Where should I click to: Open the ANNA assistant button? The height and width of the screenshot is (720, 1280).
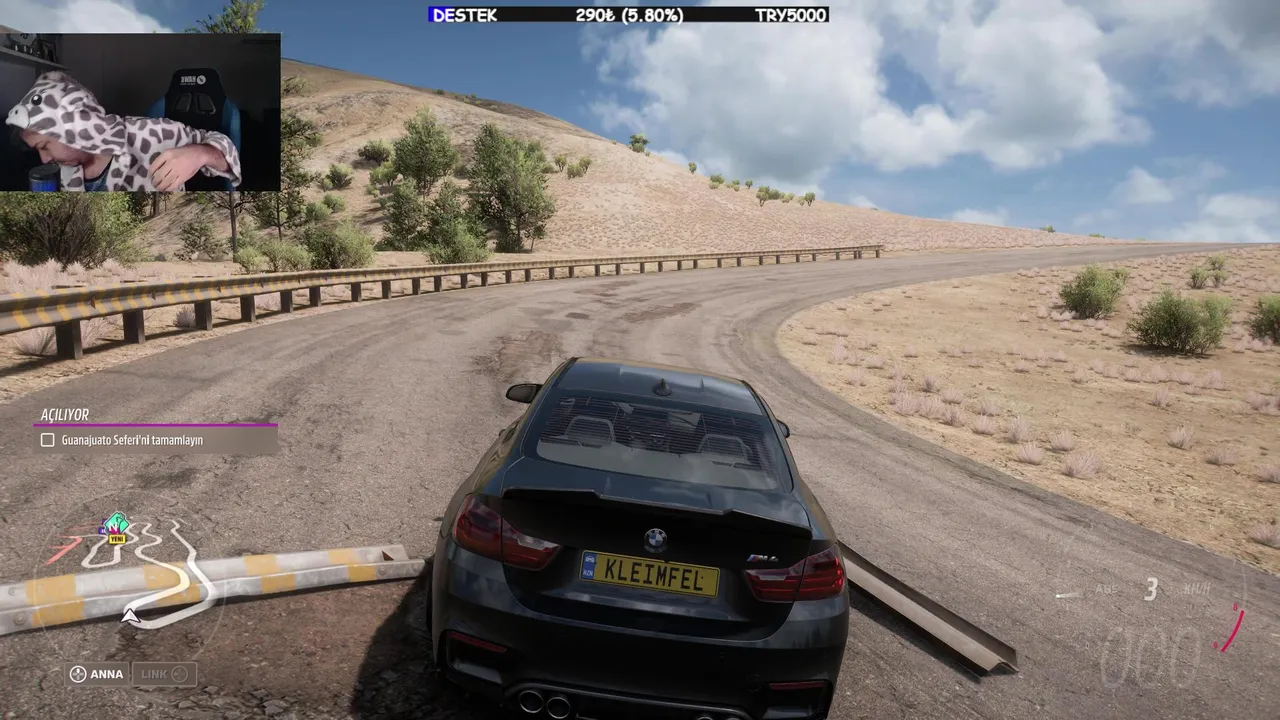[x=97, y=674]
